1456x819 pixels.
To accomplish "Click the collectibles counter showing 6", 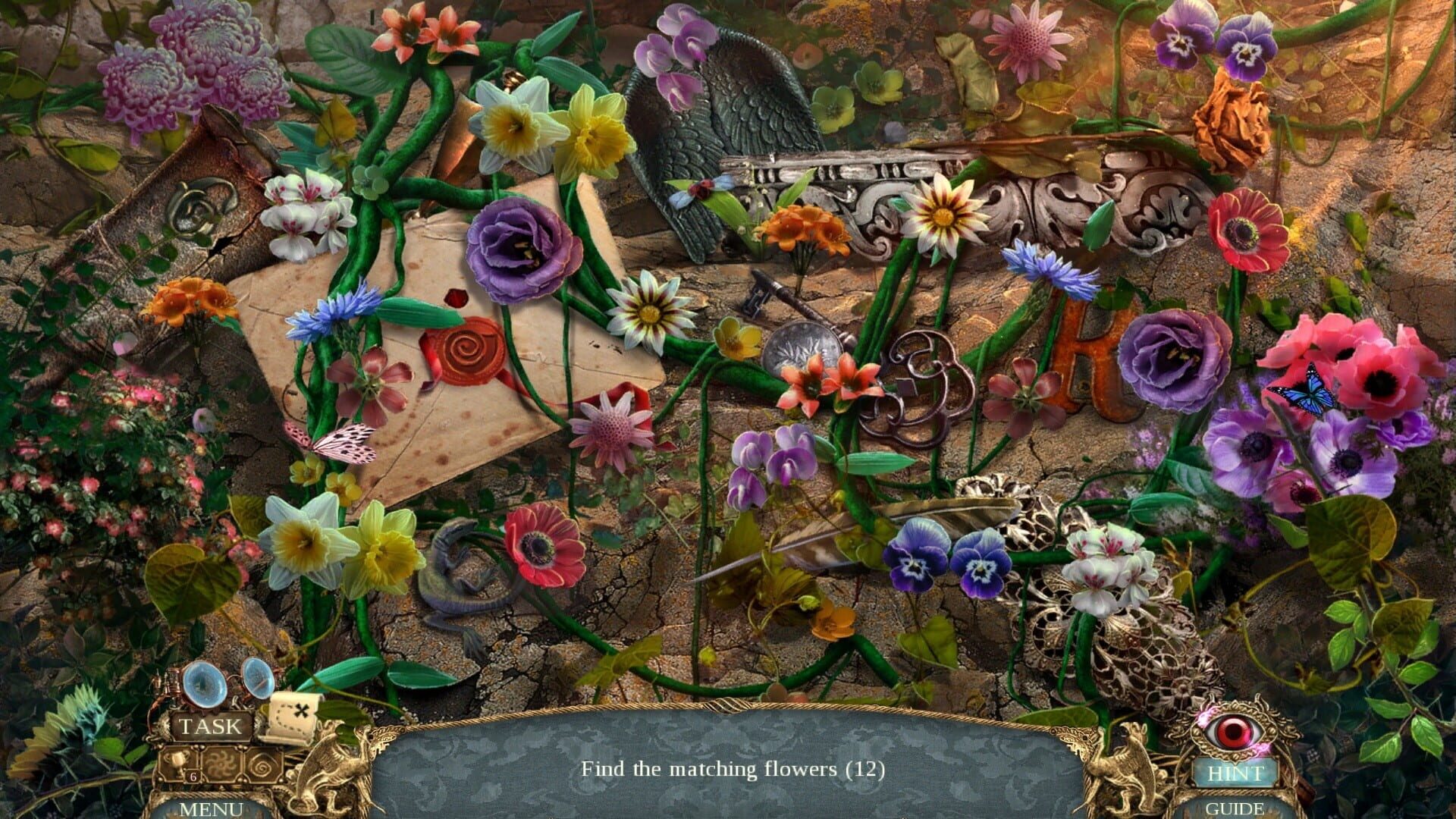I will point(193,777).
